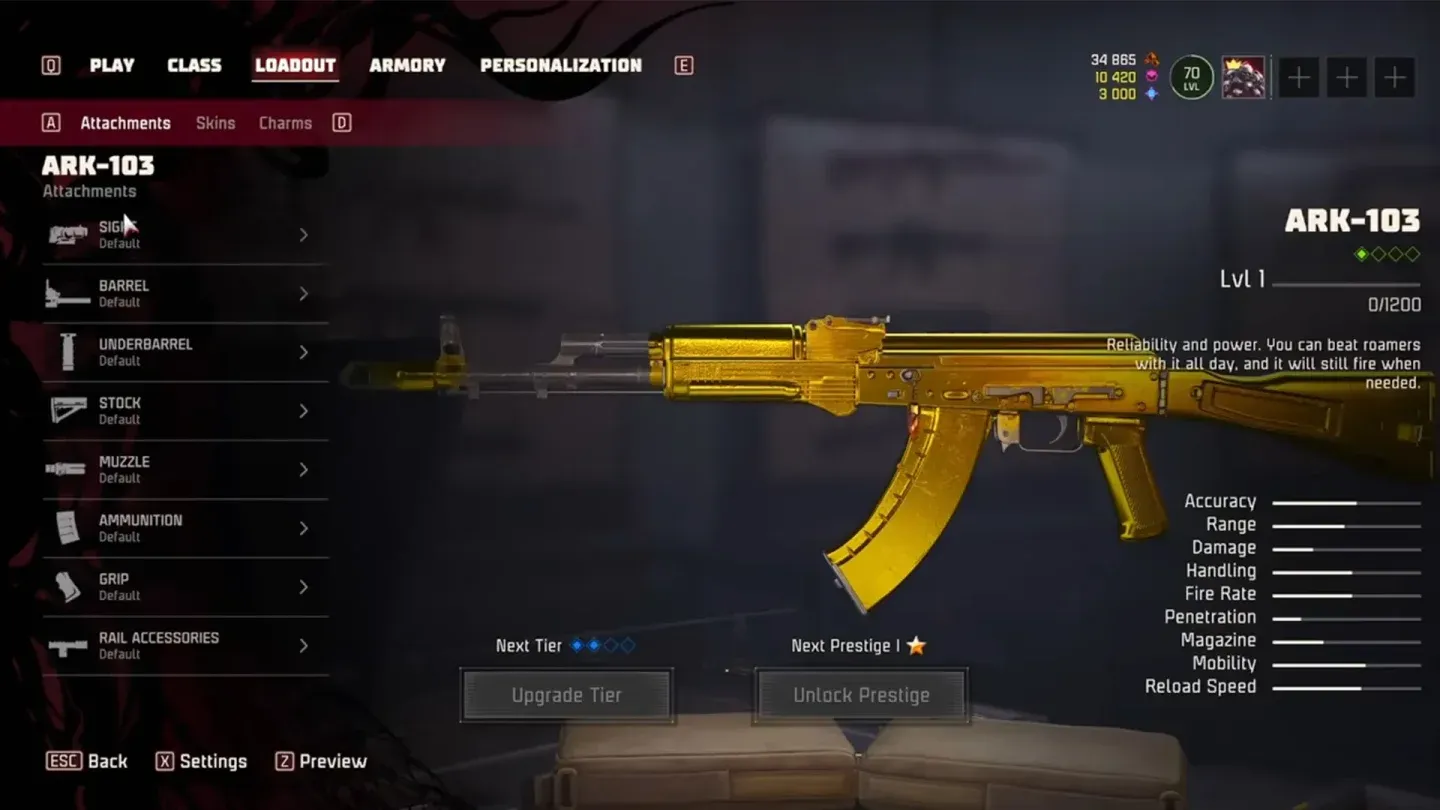The width and height of the screenshot is (1440, 810).
Task: Select the Loadout tab
Action: (295, 65)
